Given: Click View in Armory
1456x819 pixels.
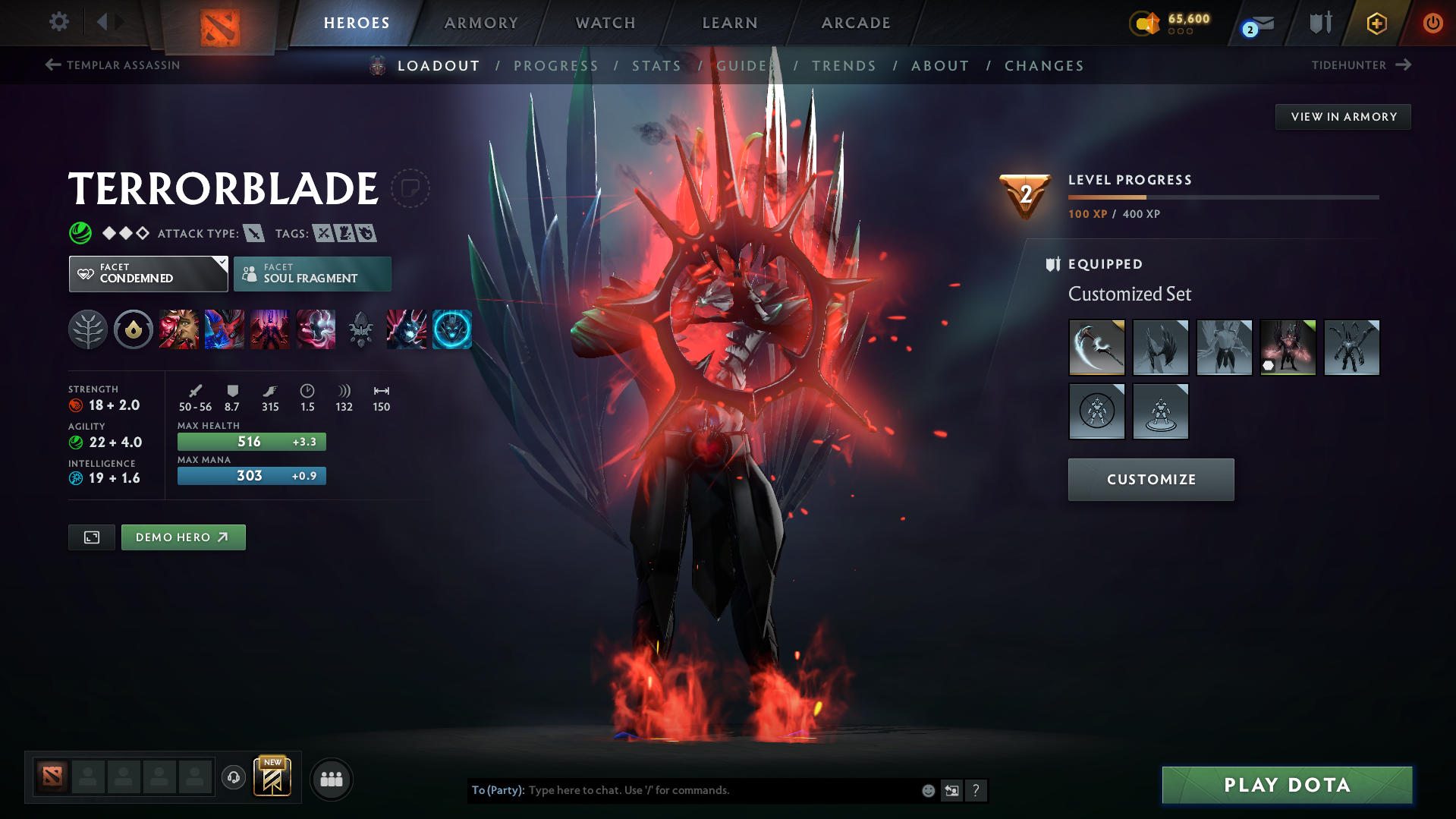Looking at the screenshot, I should (x=1342, y=116).
